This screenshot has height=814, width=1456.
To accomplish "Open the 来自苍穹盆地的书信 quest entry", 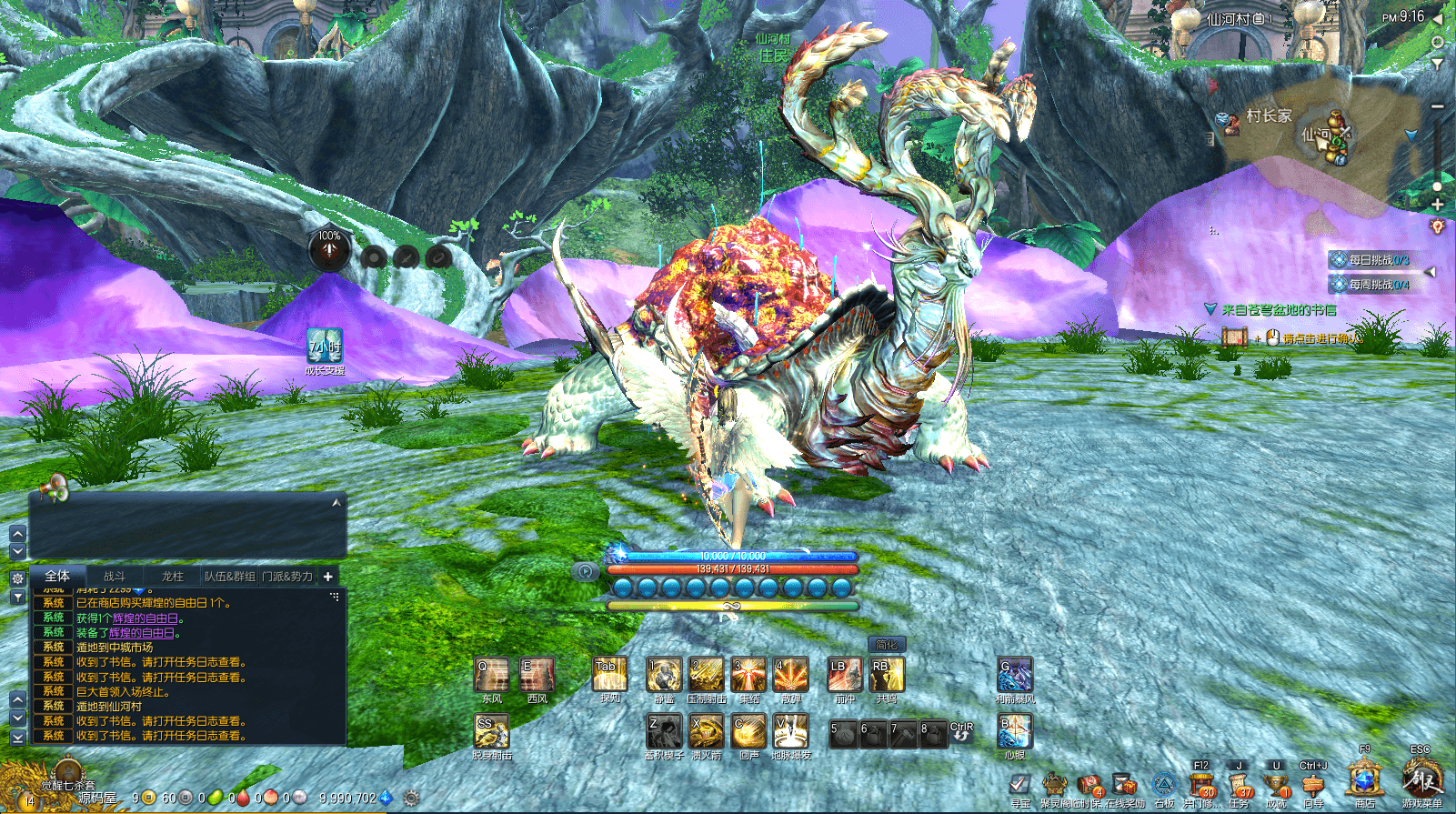I will click(x=1279, y=310).
